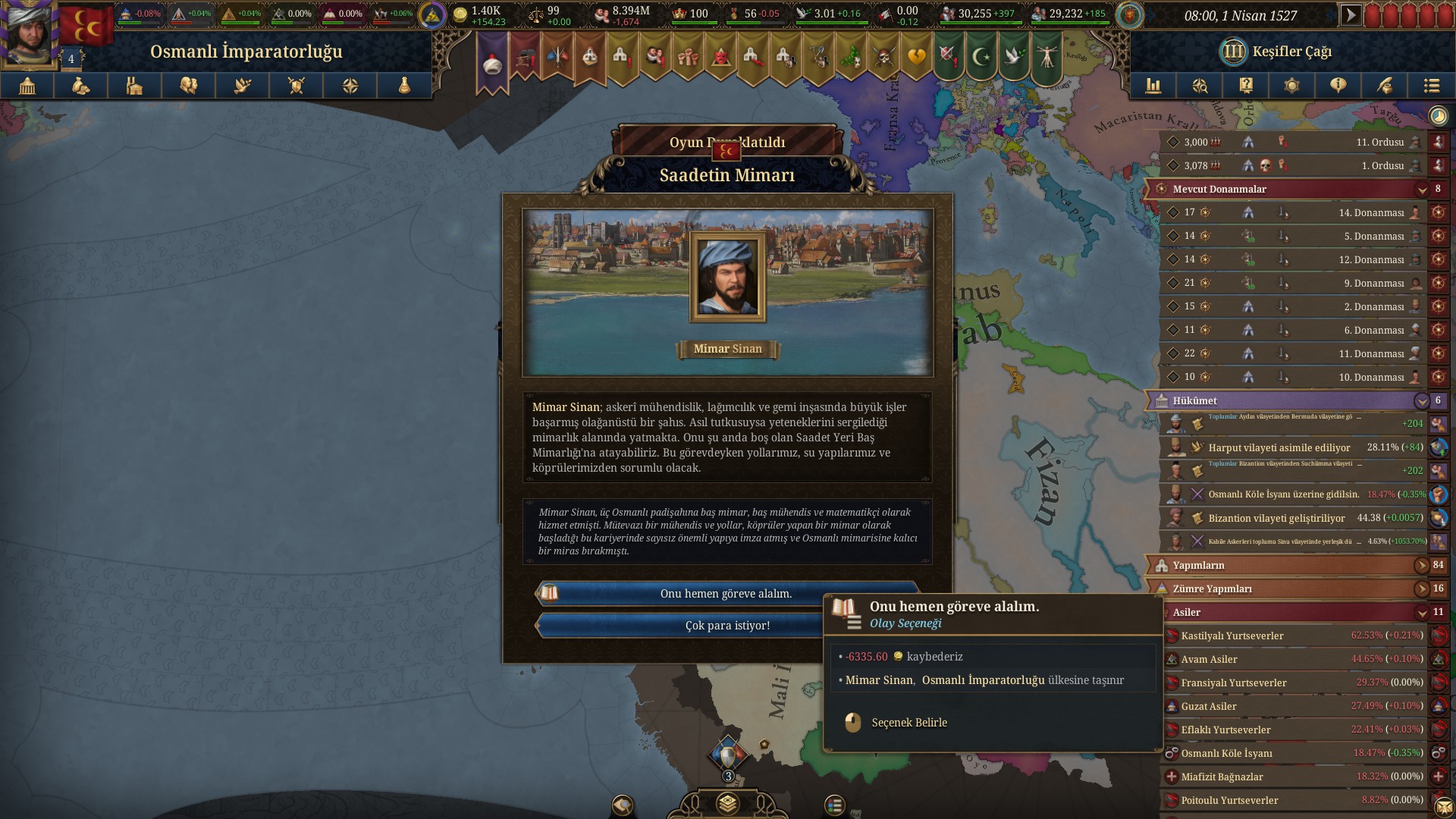Choose "Onu hemen göreve alalım." event option

(x=726, y=594)
